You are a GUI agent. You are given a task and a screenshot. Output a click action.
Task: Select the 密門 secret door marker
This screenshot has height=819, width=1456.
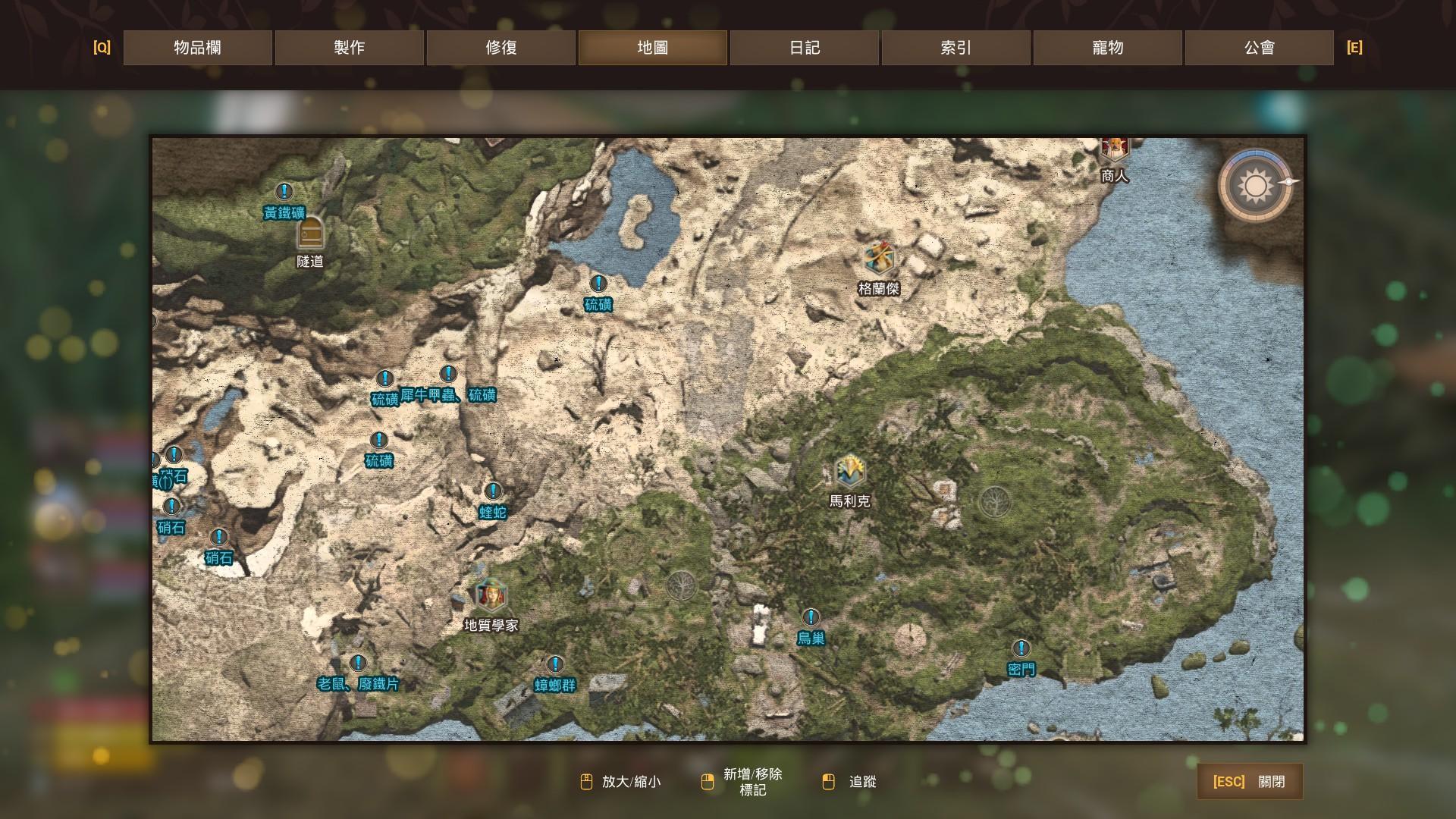click(1021, 648)
